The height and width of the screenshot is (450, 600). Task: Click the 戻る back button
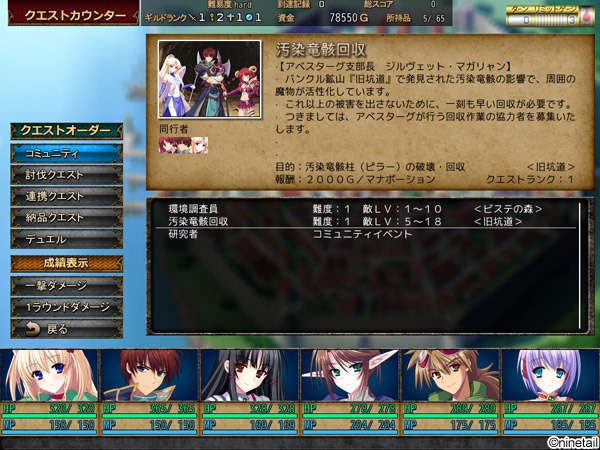67,328
